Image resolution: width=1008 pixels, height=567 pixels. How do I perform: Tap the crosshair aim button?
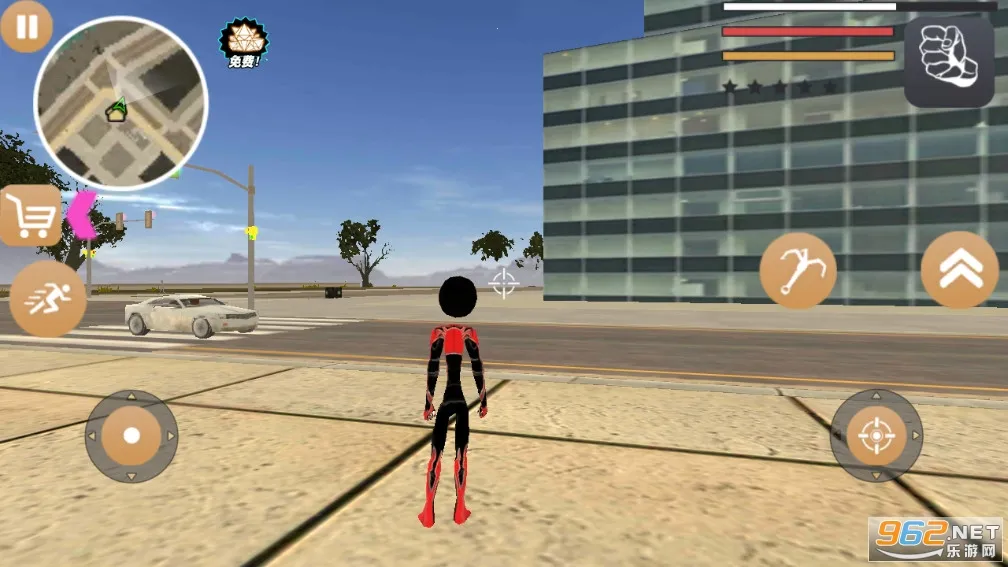pyautogui.click(x=876, y=435)
